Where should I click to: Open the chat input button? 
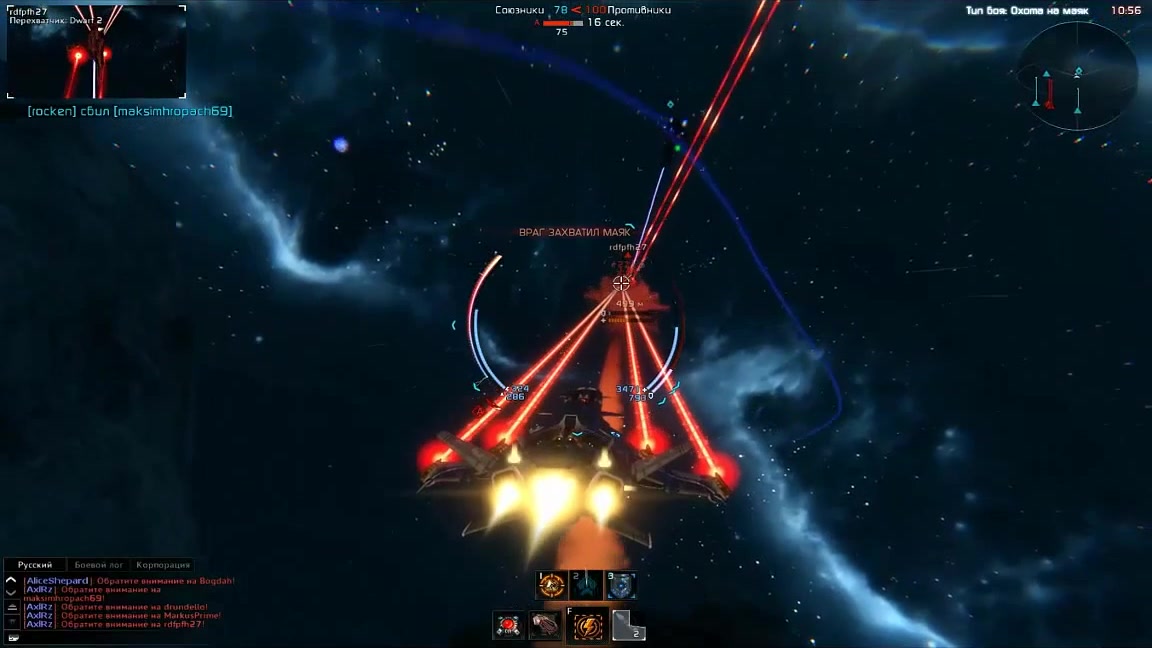(x=13, y=637)
